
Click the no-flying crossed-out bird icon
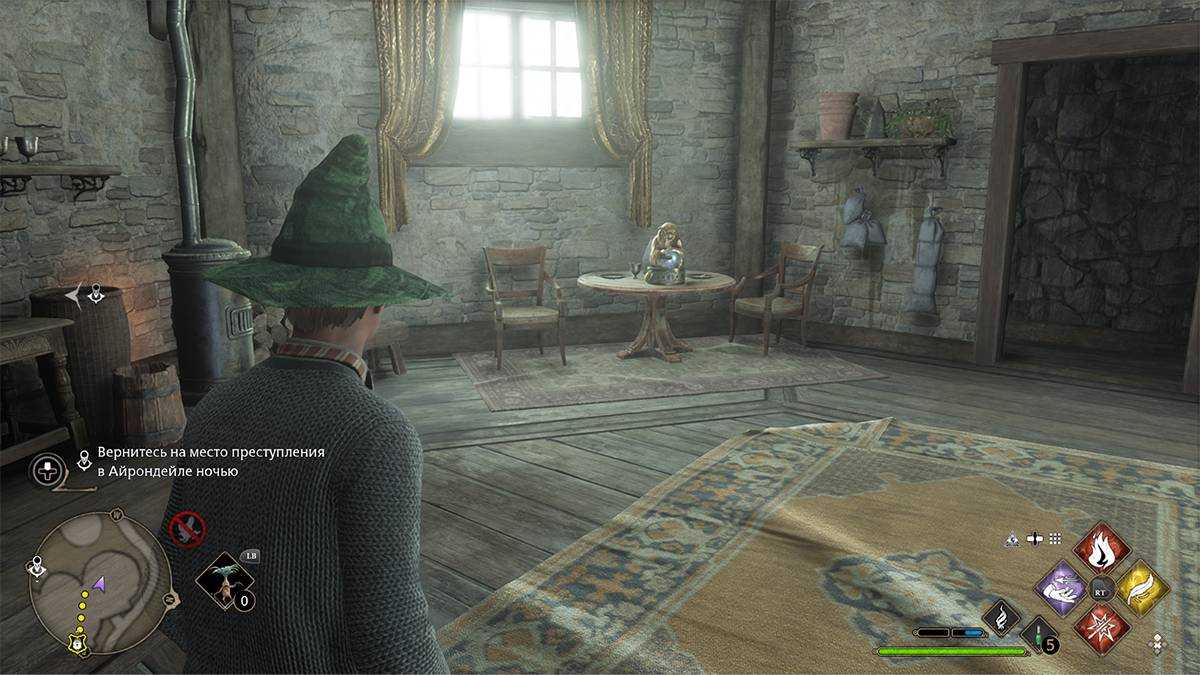187,529
